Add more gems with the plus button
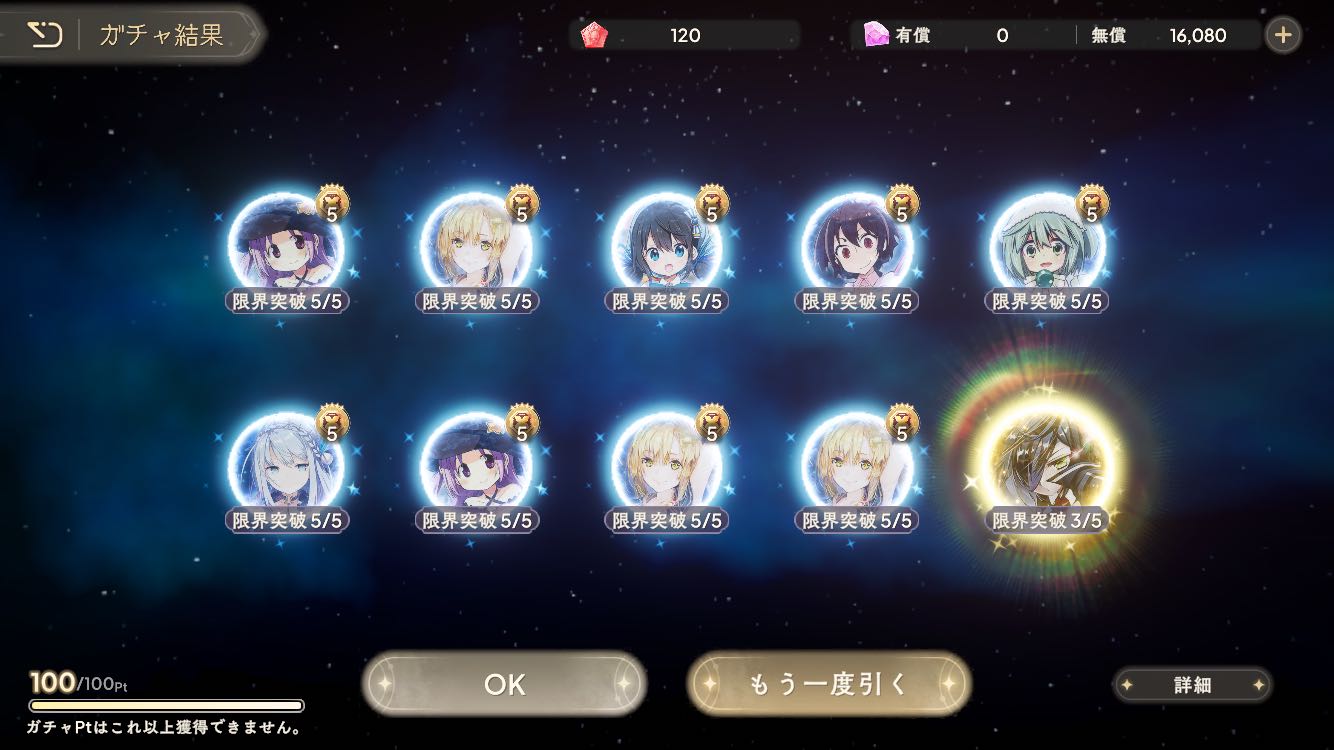The image size is (1334, 750). pyautogui.click(x=1283, y=36)
